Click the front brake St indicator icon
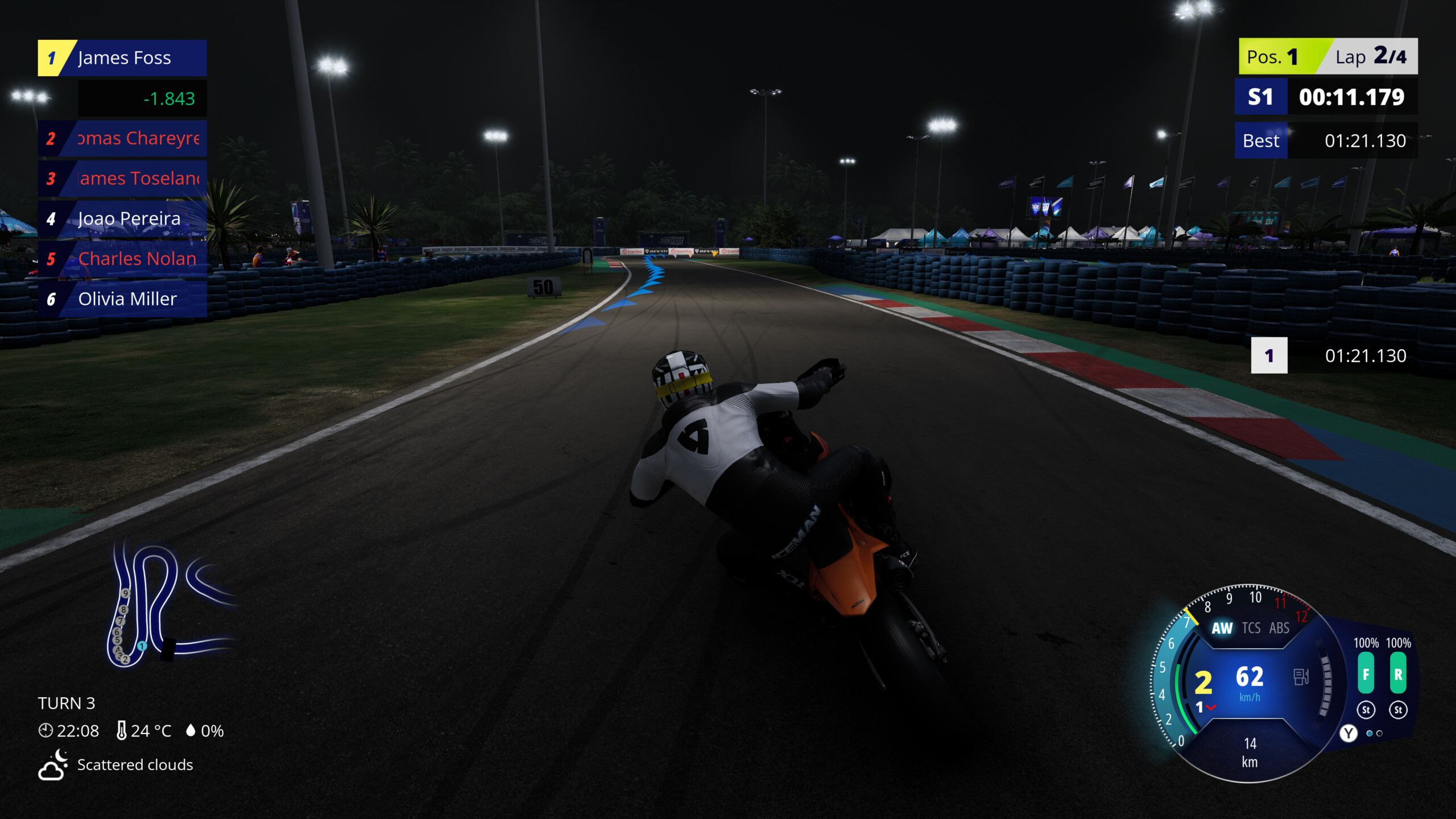 [1367, 710]
